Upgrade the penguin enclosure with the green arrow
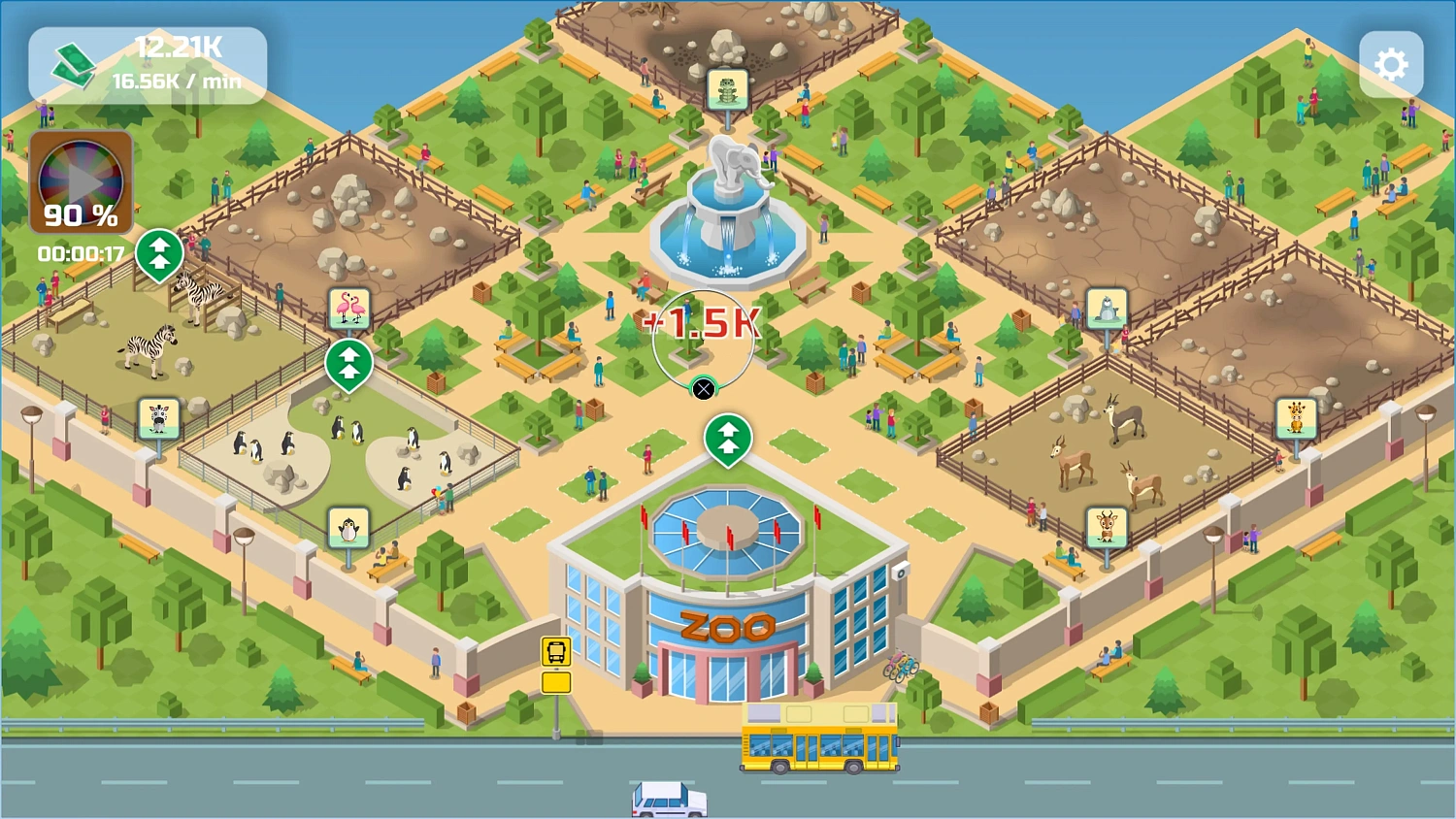 click(x=349, y=364)
